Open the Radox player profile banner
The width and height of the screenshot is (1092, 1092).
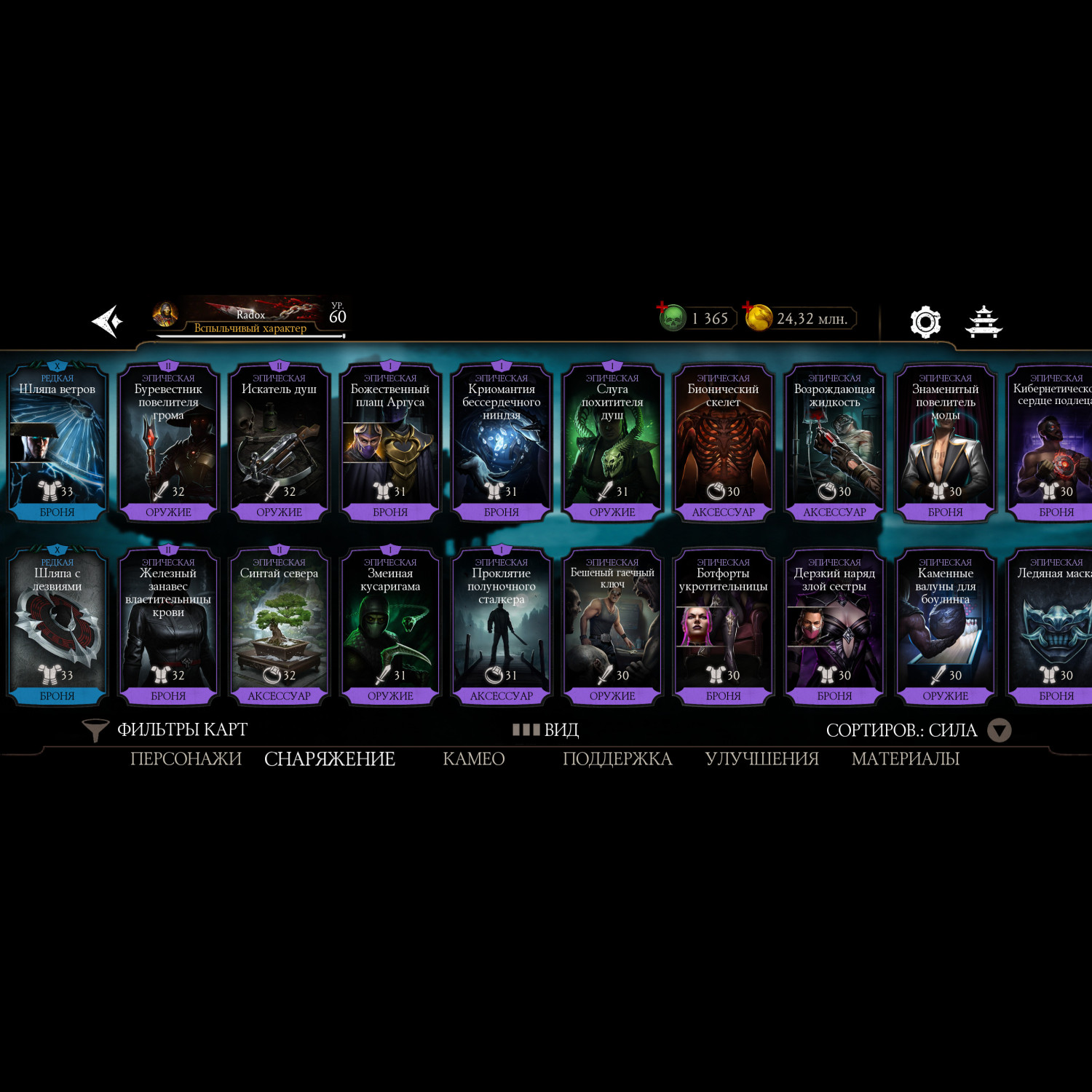coord(249,317)
